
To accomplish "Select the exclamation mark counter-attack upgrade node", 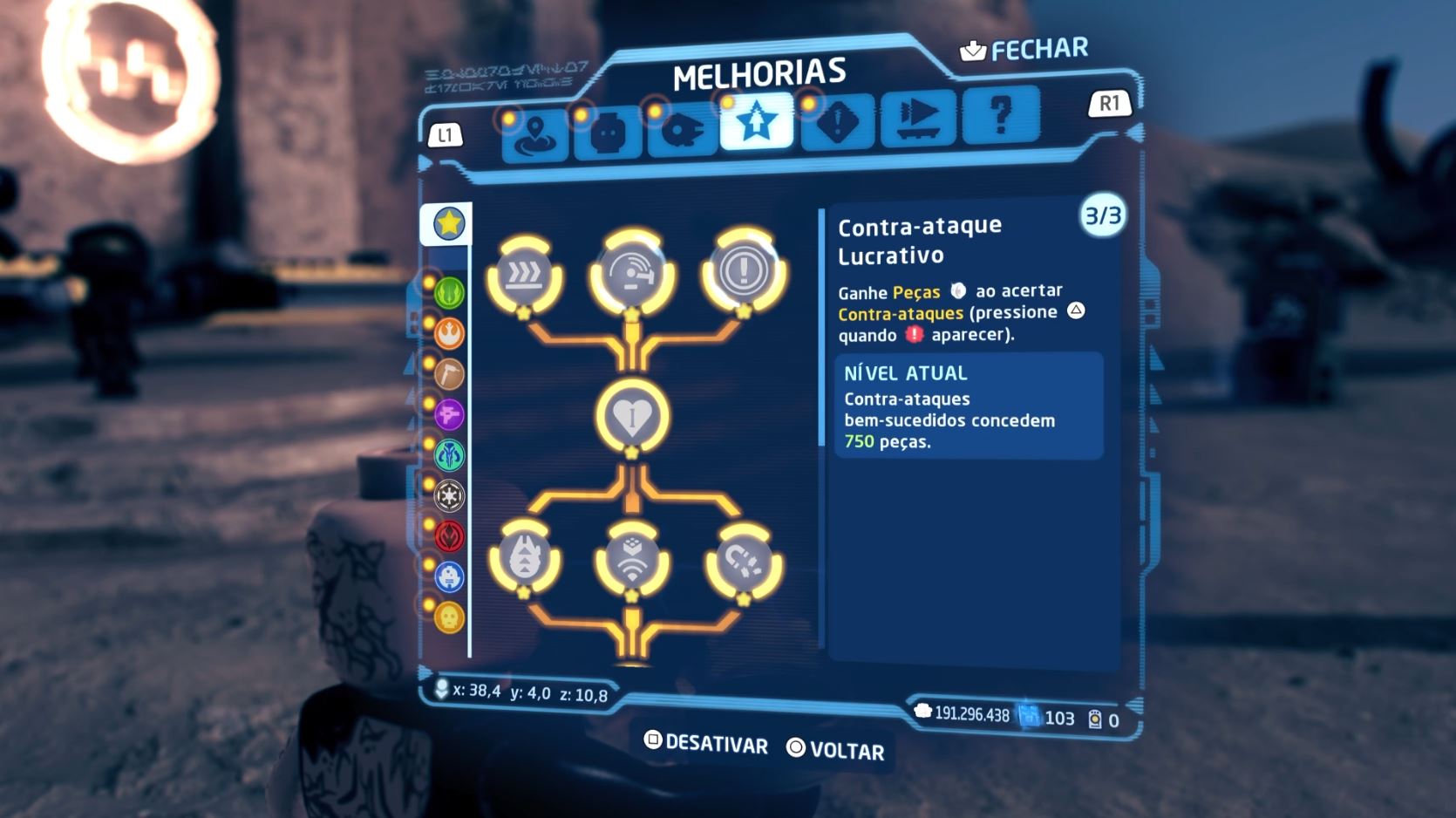I will point(744,271).
